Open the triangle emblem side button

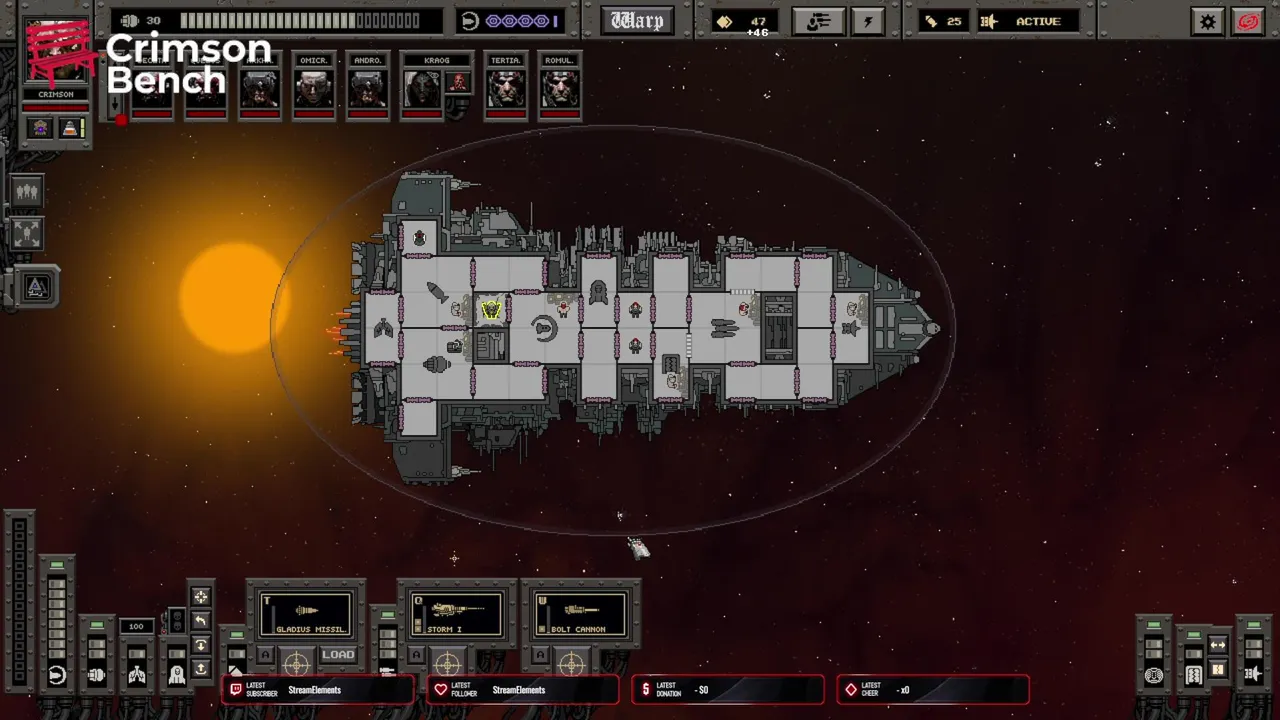[x=37, y=287]
